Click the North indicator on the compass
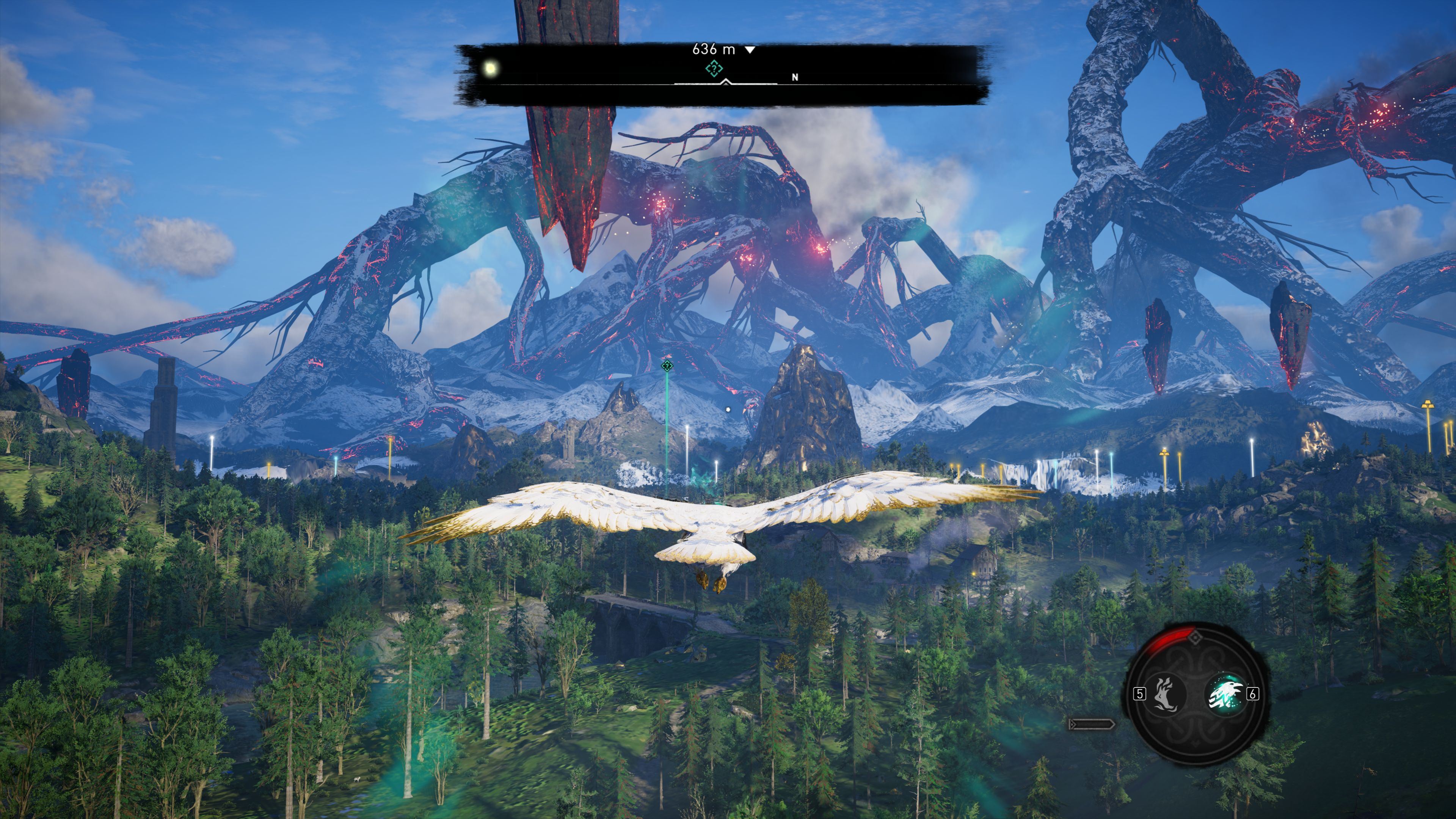The width and height of the screenshot is (1456, 819). 795,77
